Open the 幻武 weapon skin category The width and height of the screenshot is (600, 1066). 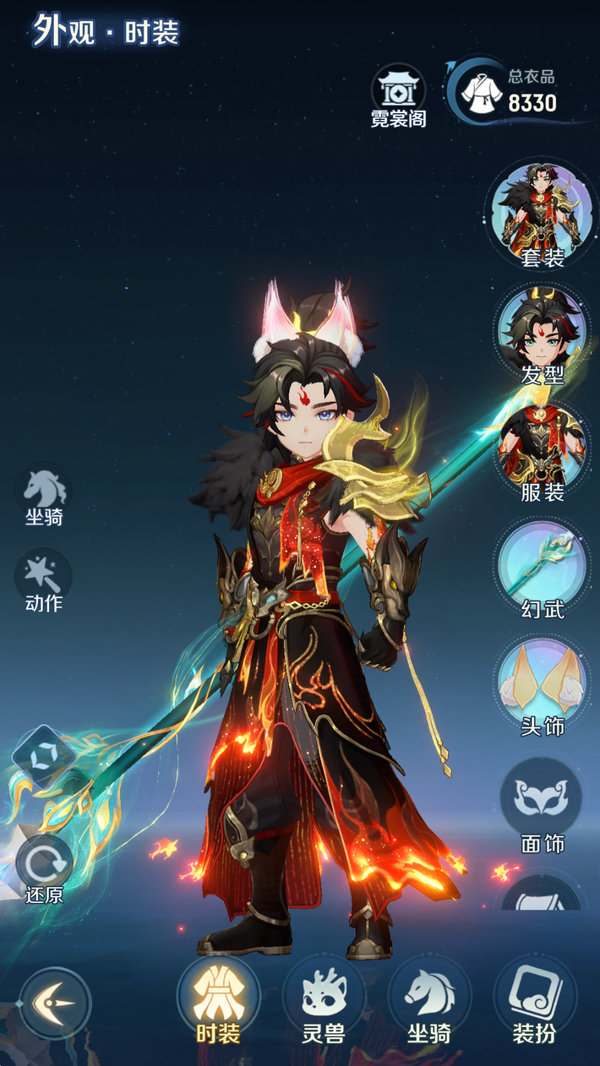[x=543, y=566]
